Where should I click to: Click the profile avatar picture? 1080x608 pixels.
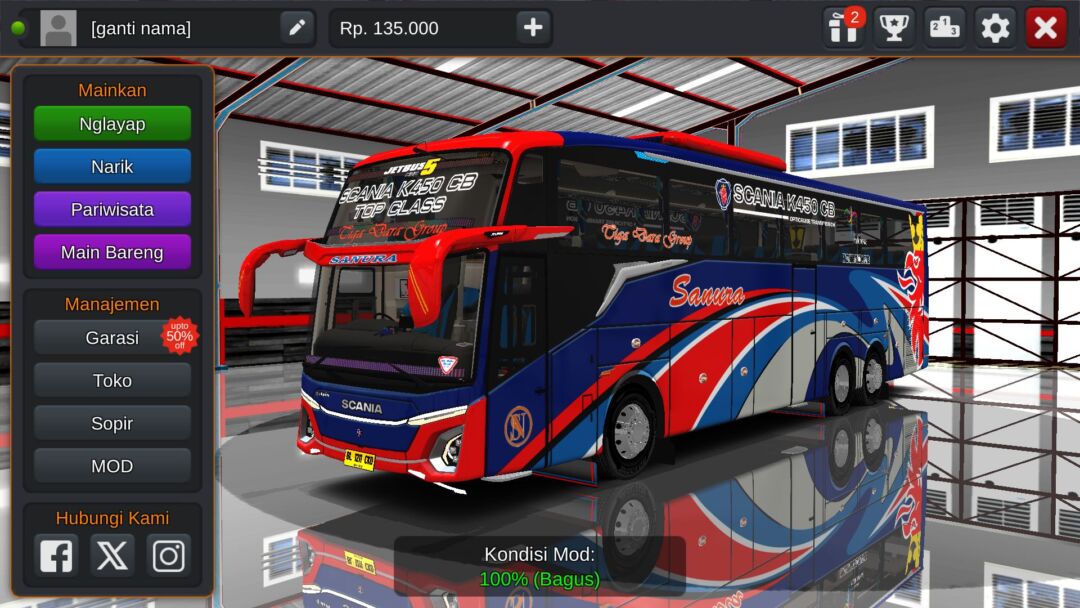pos(58,28)
